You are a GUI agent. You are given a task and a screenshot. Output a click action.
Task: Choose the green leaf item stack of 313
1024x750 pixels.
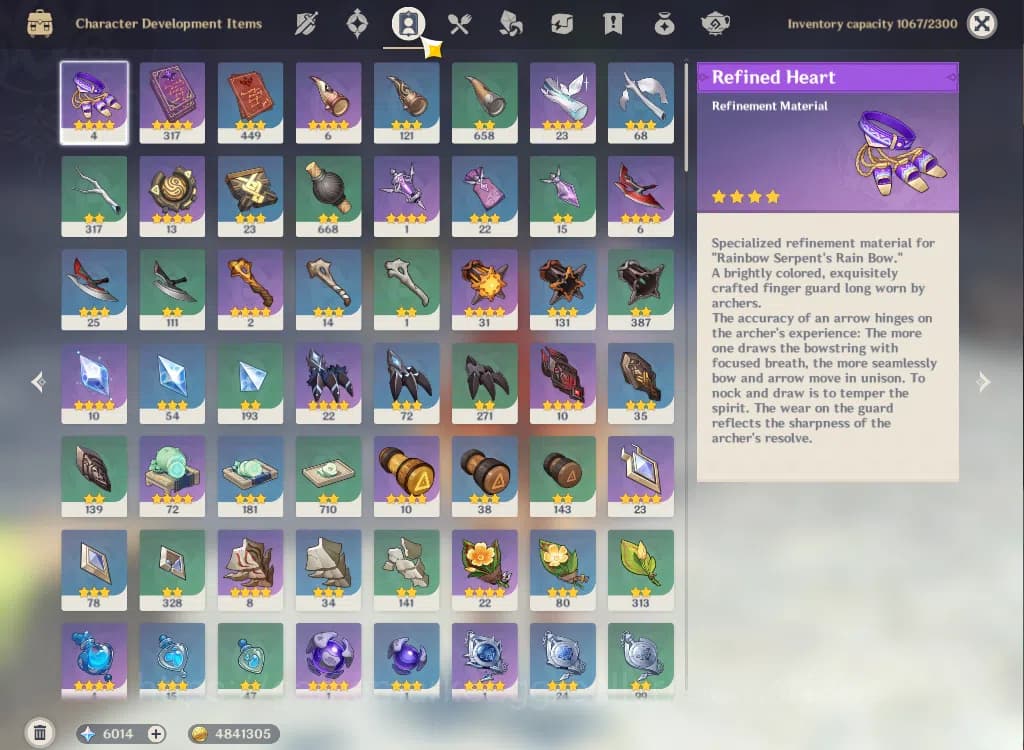[x=640, y=568]
